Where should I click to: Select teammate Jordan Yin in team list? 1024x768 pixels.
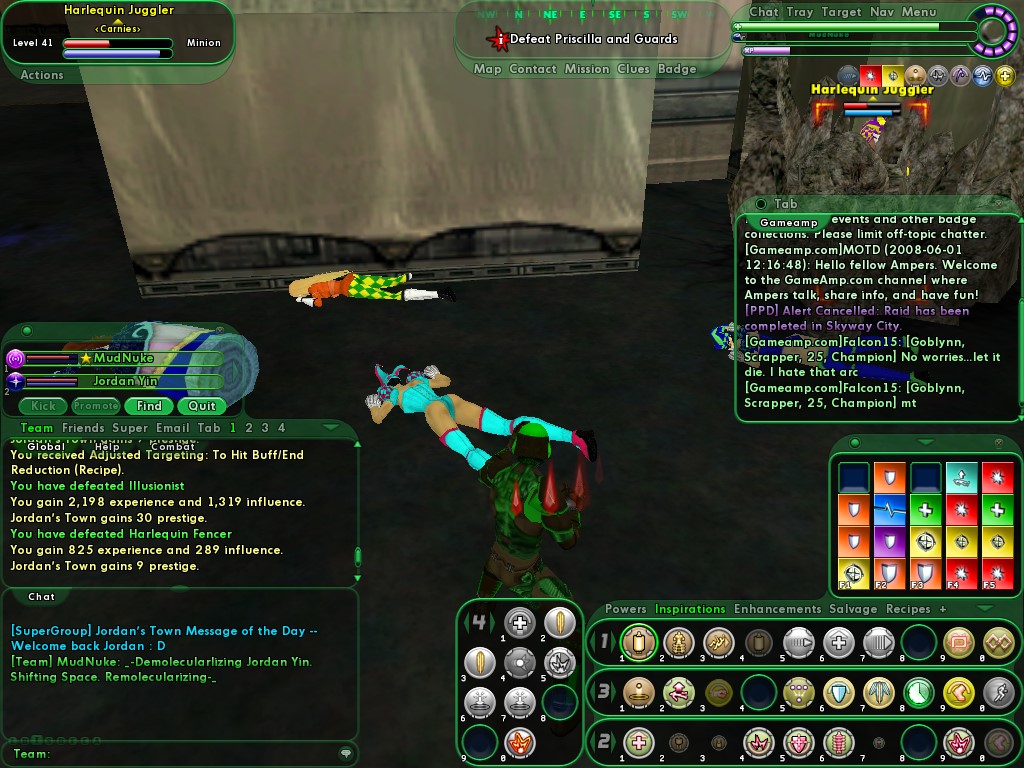[x=126, y=381]
